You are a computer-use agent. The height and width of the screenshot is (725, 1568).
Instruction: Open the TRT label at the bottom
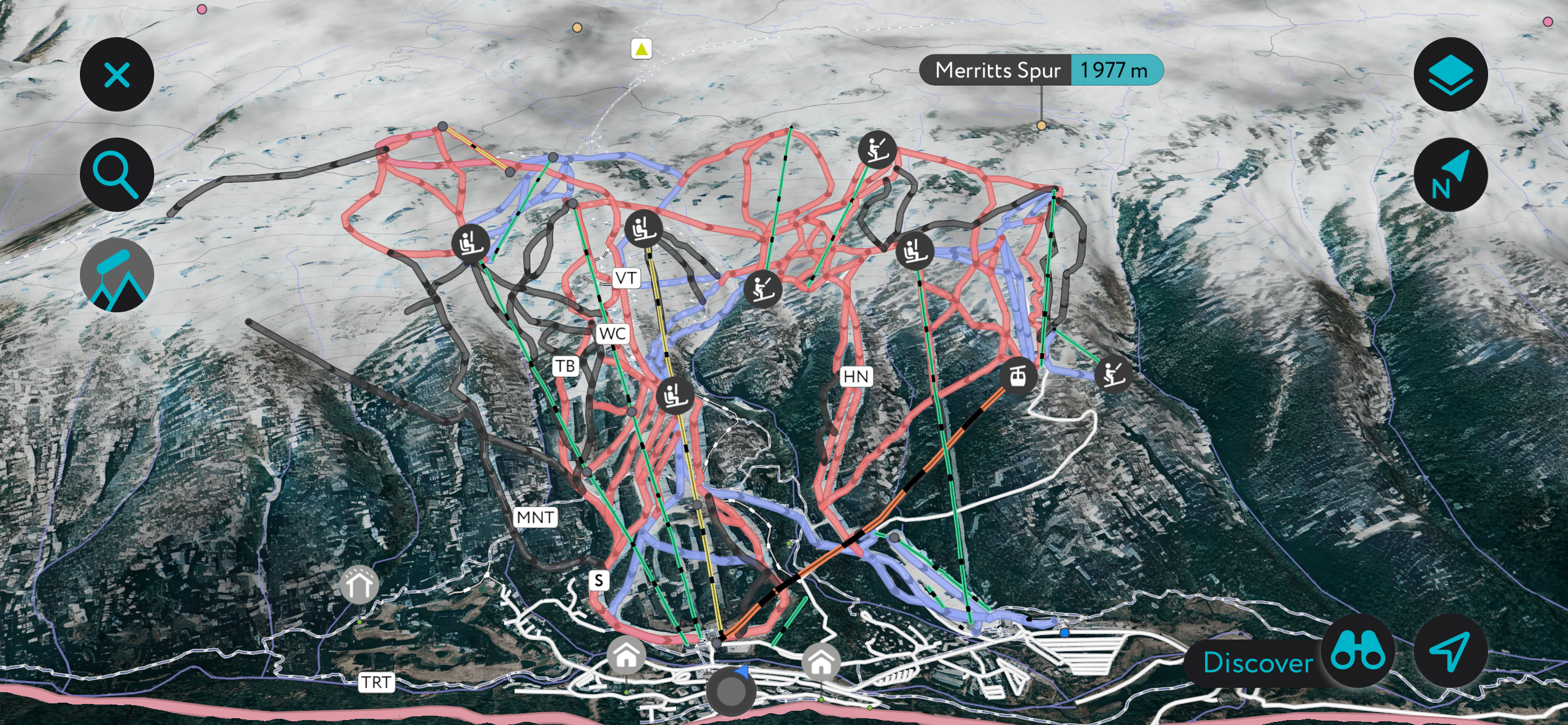378,683
